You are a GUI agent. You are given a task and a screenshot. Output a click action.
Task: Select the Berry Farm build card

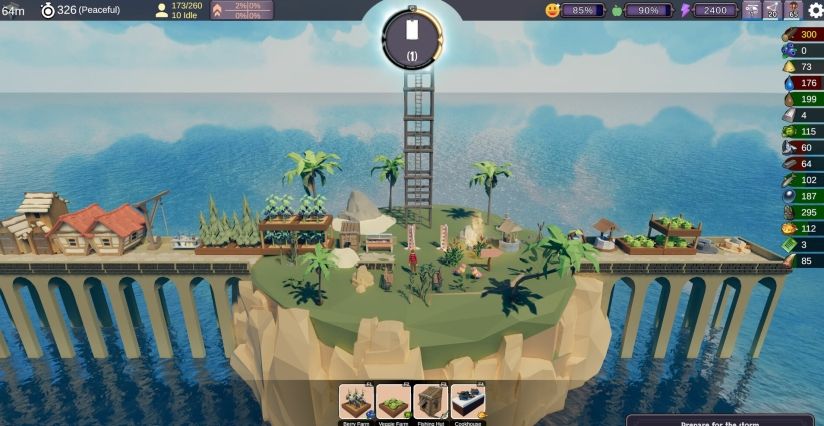coord(356,402)
